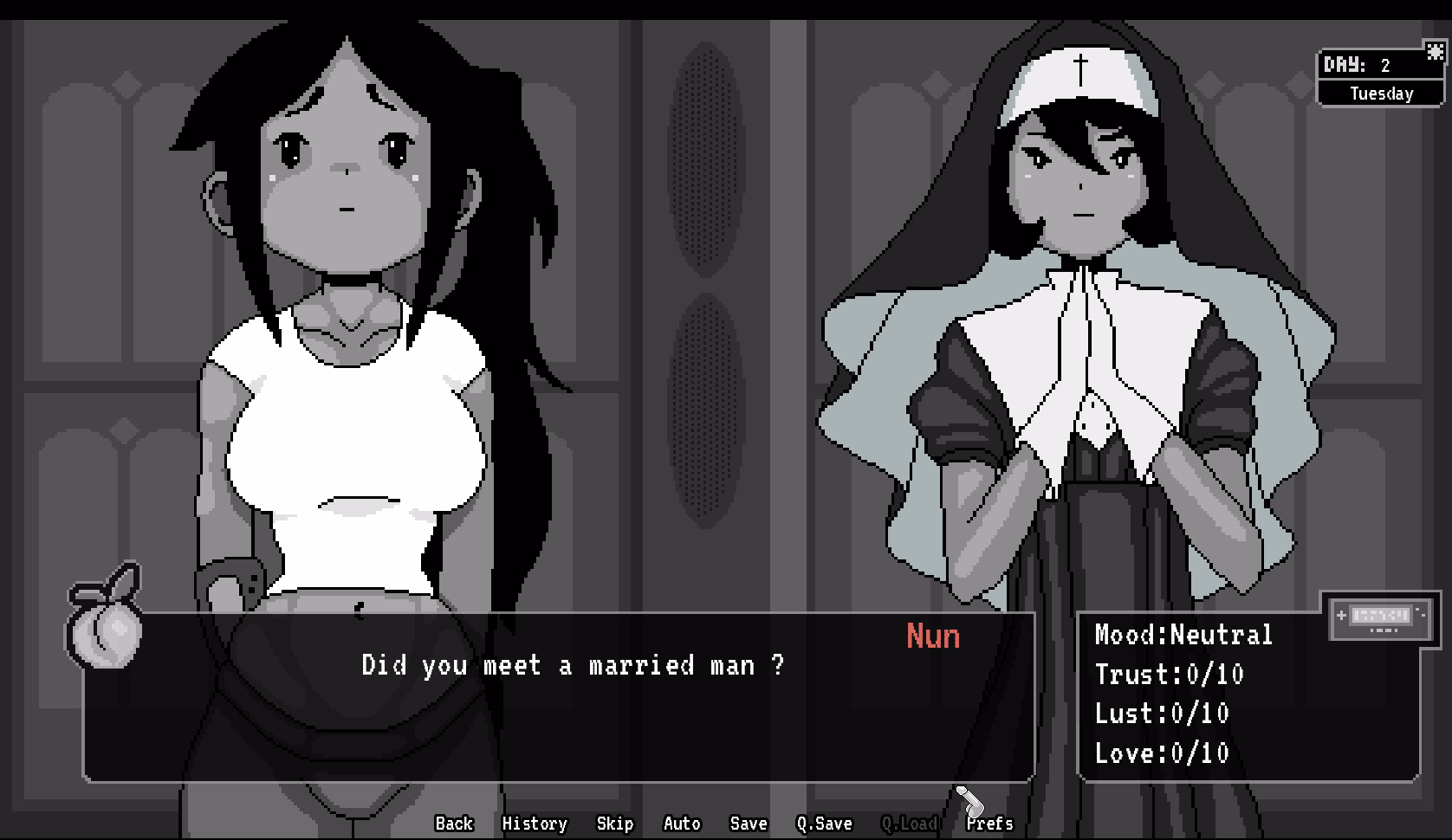Click Save in the bottom menu
This screenshot has width=1452, height=840.
pyautogui.click(x=749, y=824)
